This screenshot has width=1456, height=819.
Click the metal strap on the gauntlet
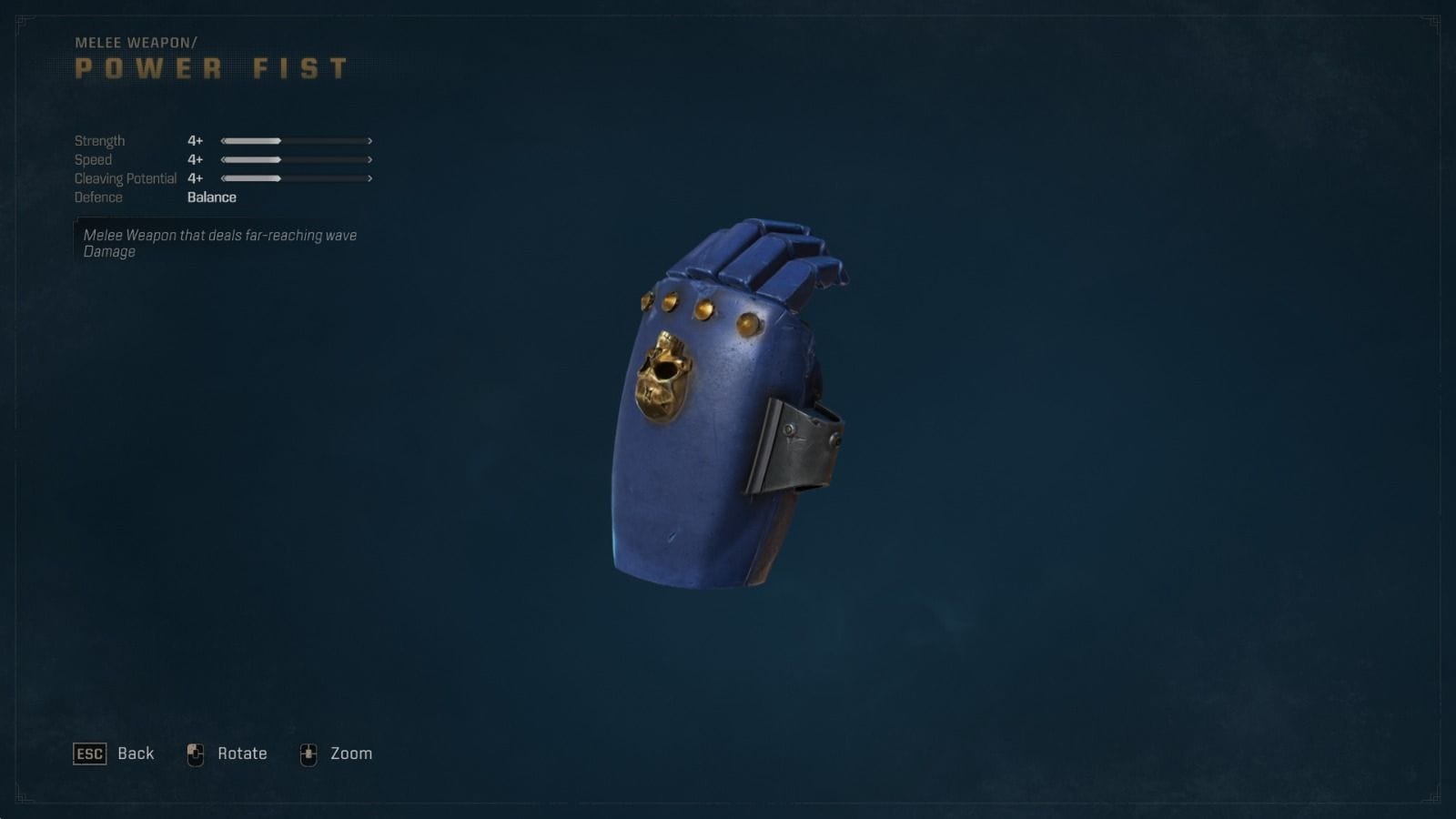(x=801, y=446)
